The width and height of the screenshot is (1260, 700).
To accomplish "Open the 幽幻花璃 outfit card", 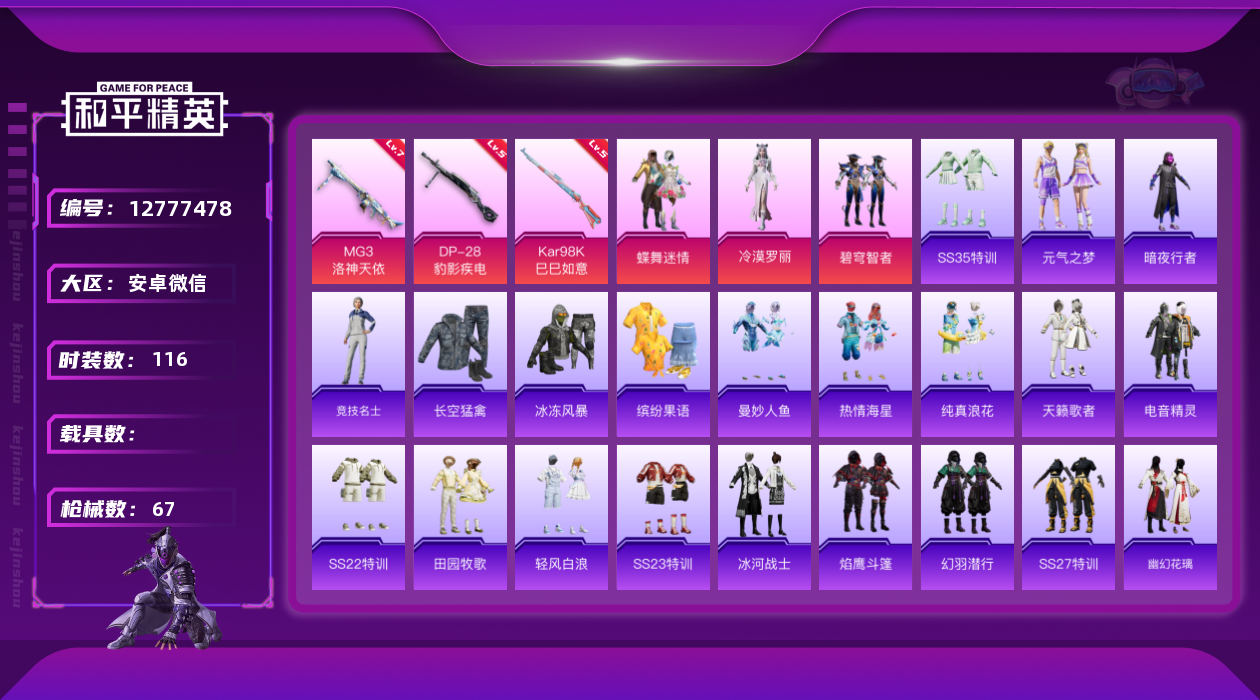I will (x=1170, y=517).
